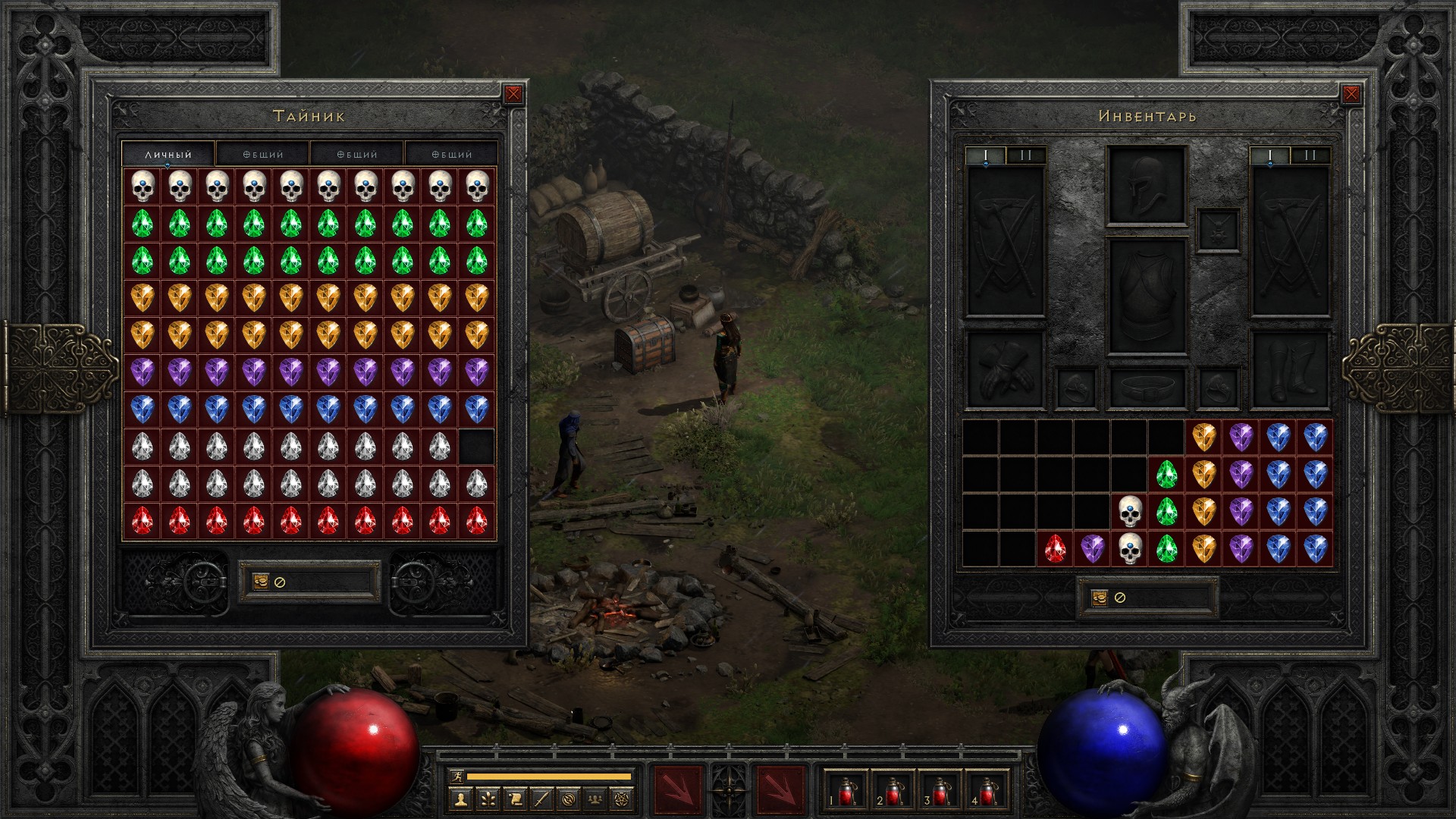Viewport: 1456px width, 819px height.
Task: Use the potion in belt slot 4
Action: coord(987,791)
